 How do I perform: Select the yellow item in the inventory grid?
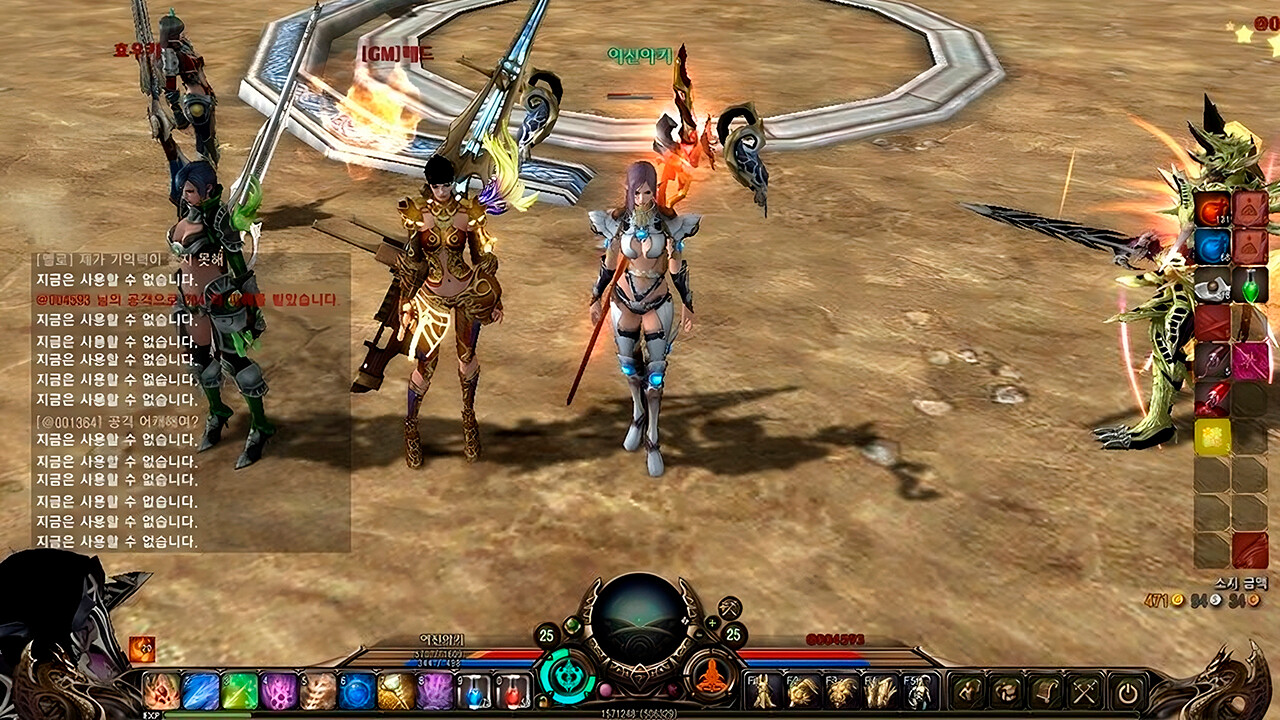click(x=1212, y=435)
